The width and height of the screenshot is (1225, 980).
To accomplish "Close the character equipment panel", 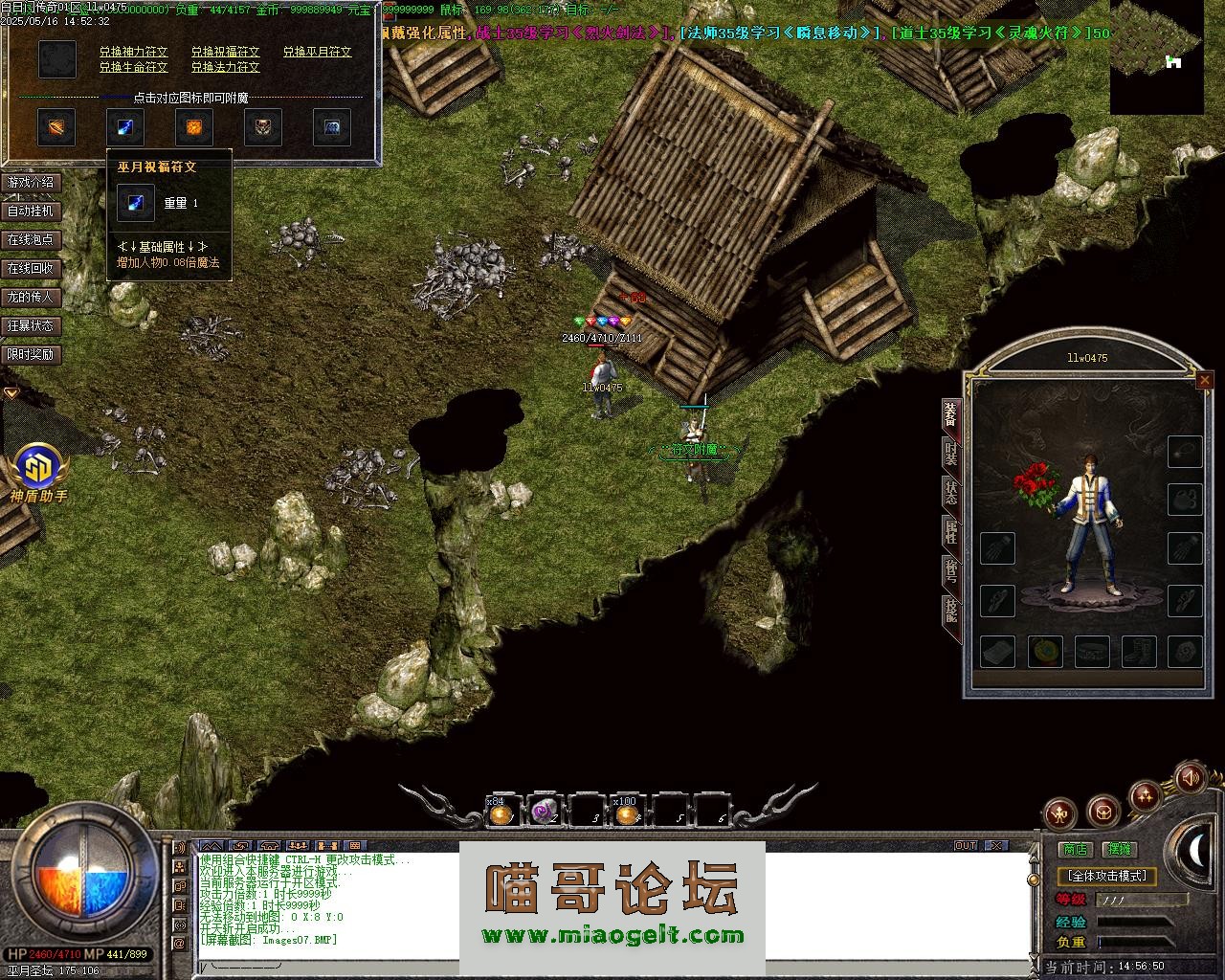I will coord(1204,381).
